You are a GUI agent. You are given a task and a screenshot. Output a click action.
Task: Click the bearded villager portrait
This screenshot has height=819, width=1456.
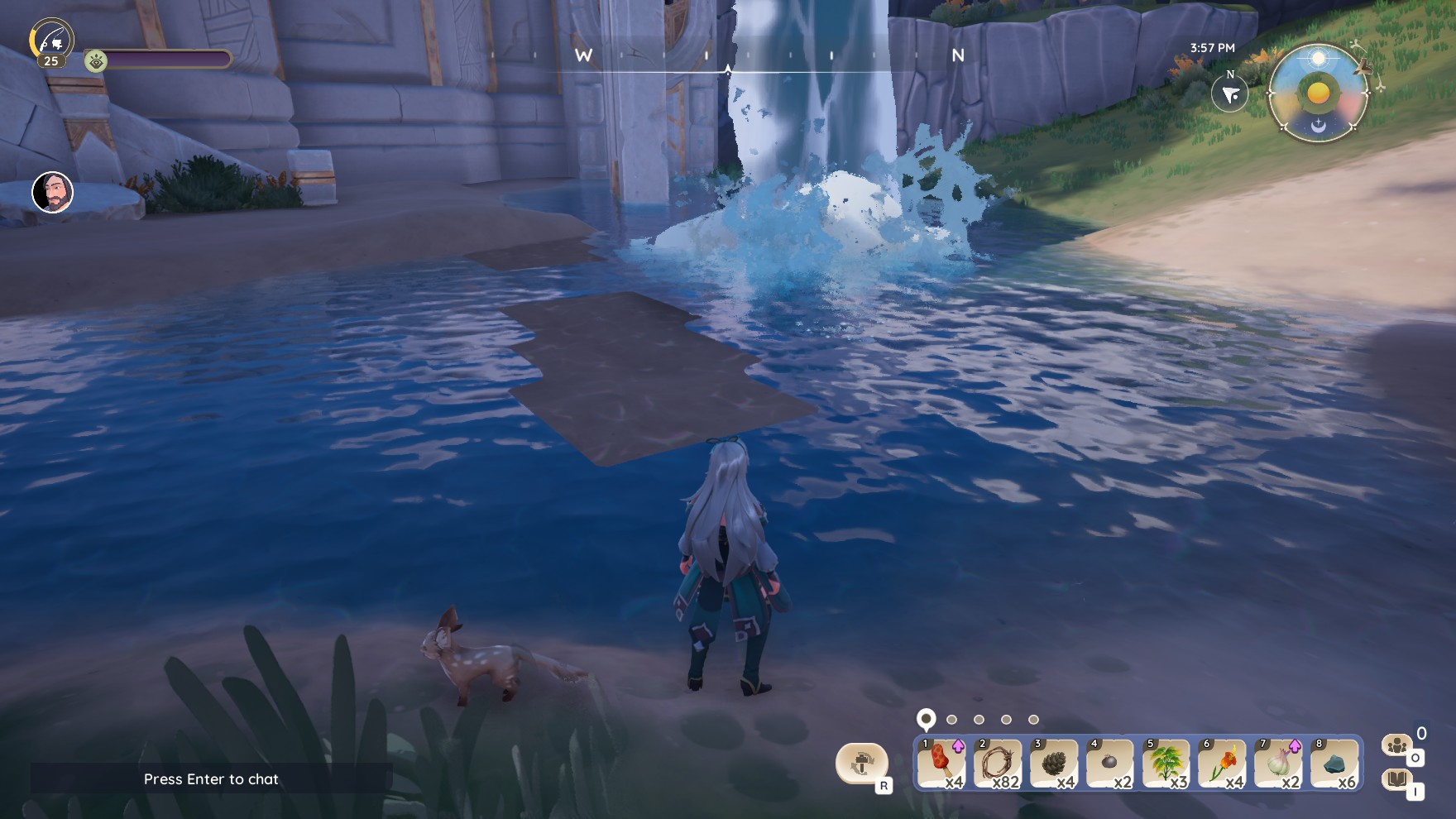tap(53, 193)
